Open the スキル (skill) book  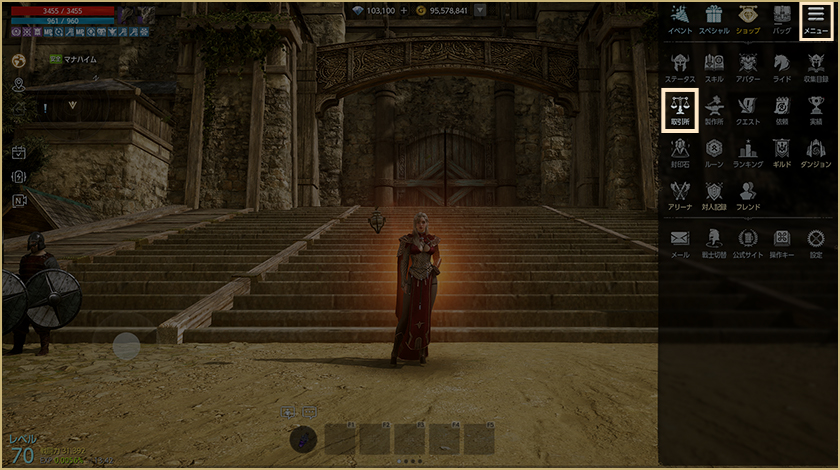pos(714,66)
